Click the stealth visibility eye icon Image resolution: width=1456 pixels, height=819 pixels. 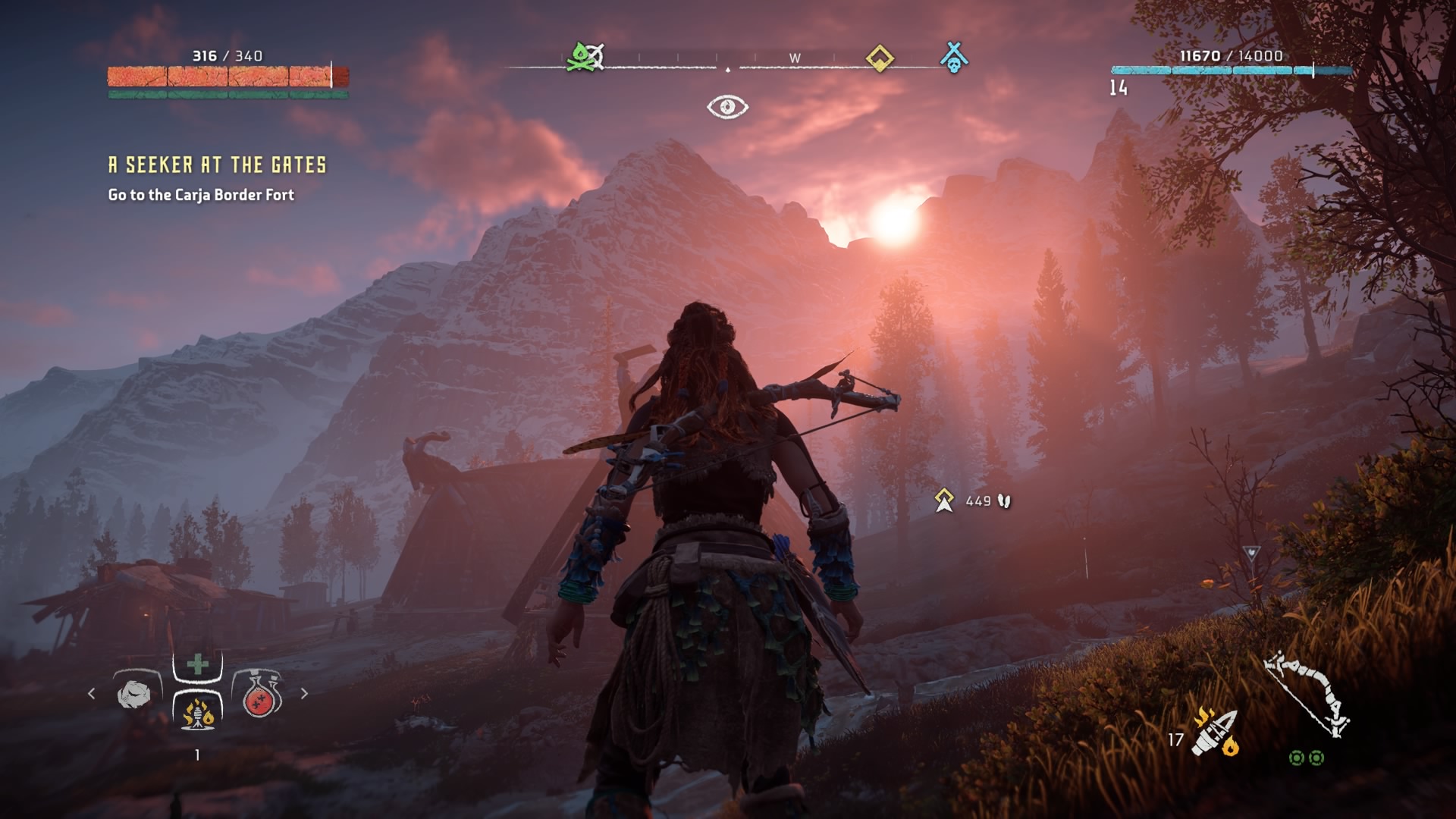727,107
